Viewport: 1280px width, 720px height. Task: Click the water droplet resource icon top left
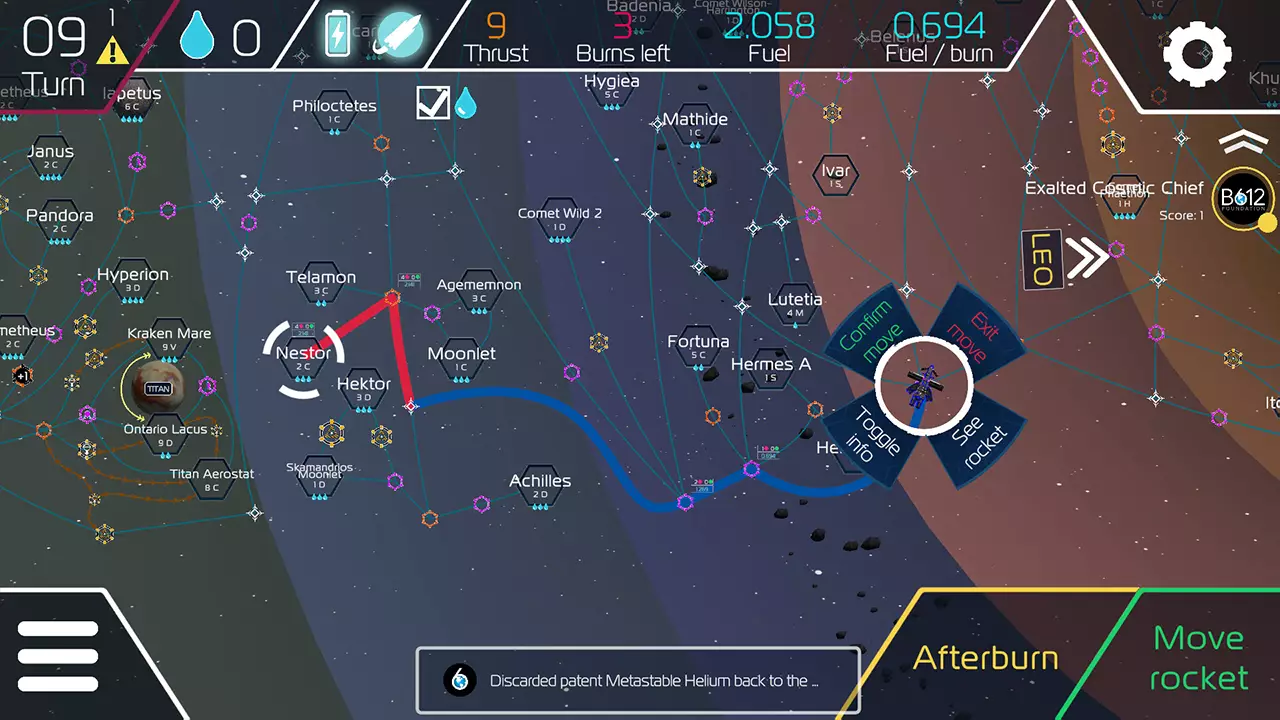click(198, 33)
